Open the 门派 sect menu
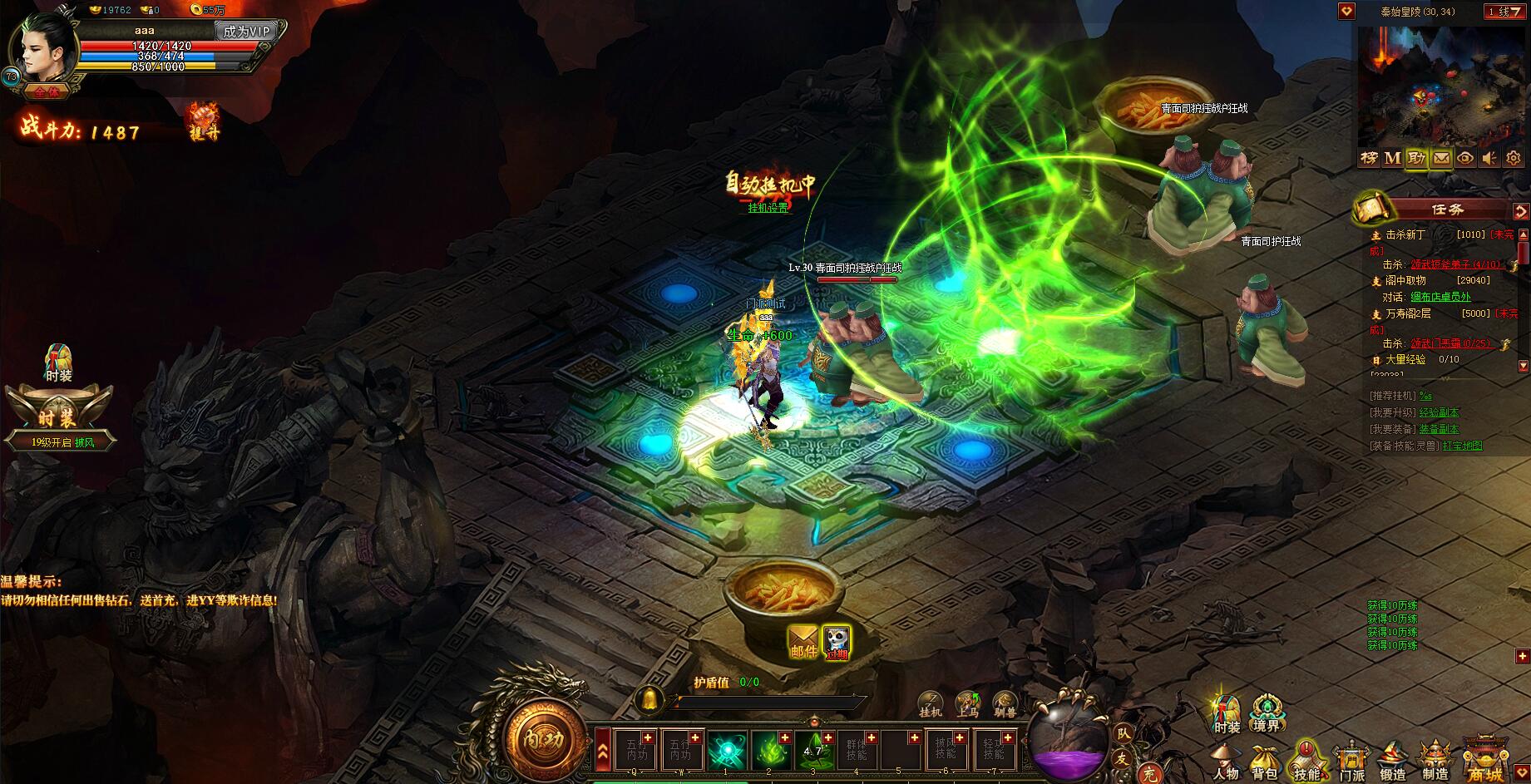The width and height of the screenshot is (1531, 784). [1351, 761]
